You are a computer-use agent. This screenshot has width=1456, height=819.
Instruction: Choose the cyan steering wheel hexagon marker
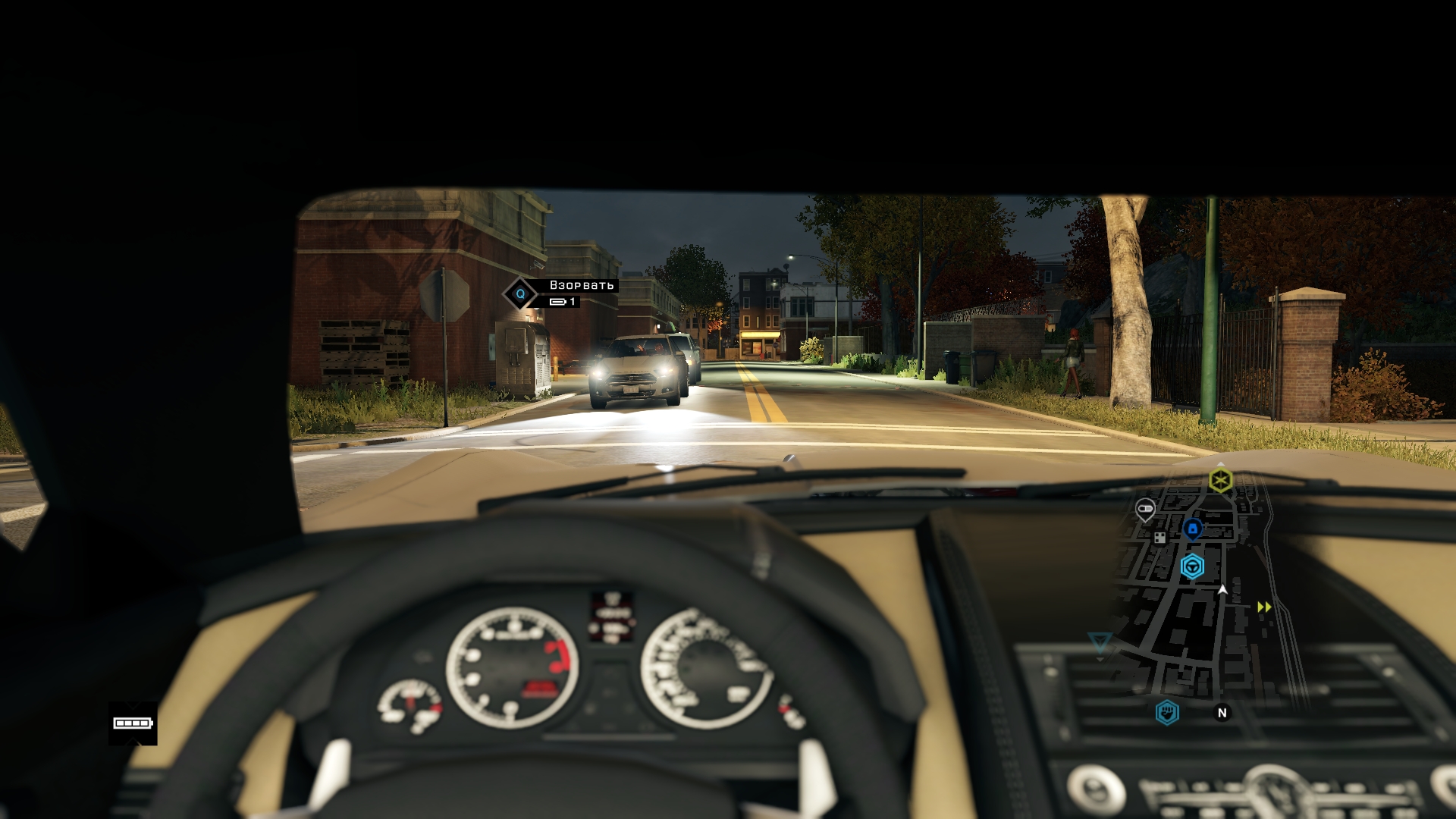tap(1192, 566)
